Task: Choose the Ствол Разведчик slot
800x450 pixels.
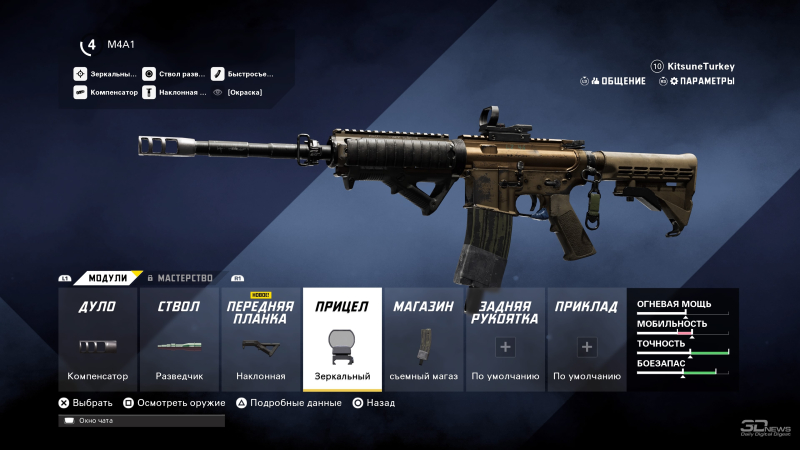Action: click(179, 340)
